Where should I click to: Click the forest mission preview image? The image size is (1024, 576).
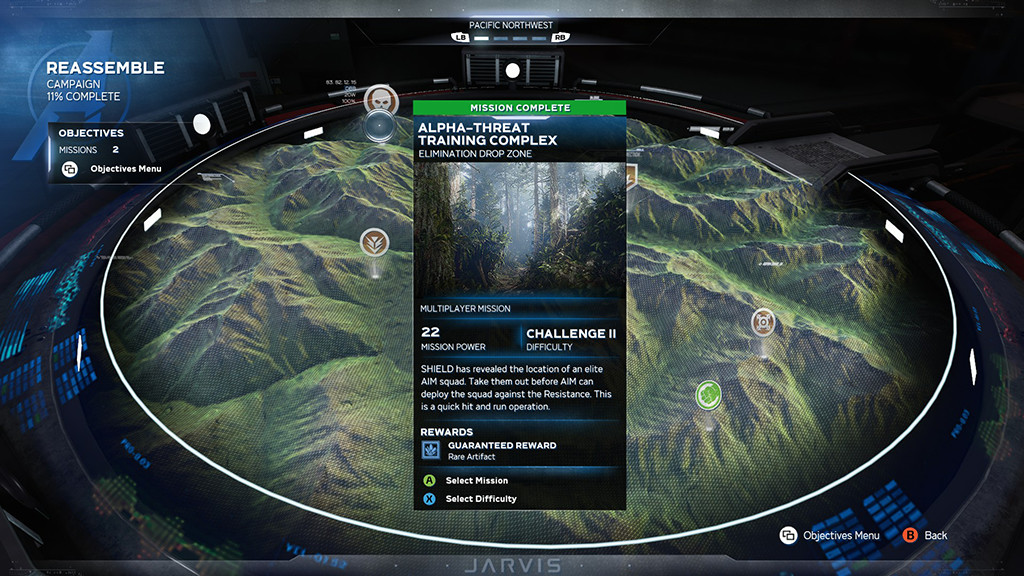pos(519,227)
